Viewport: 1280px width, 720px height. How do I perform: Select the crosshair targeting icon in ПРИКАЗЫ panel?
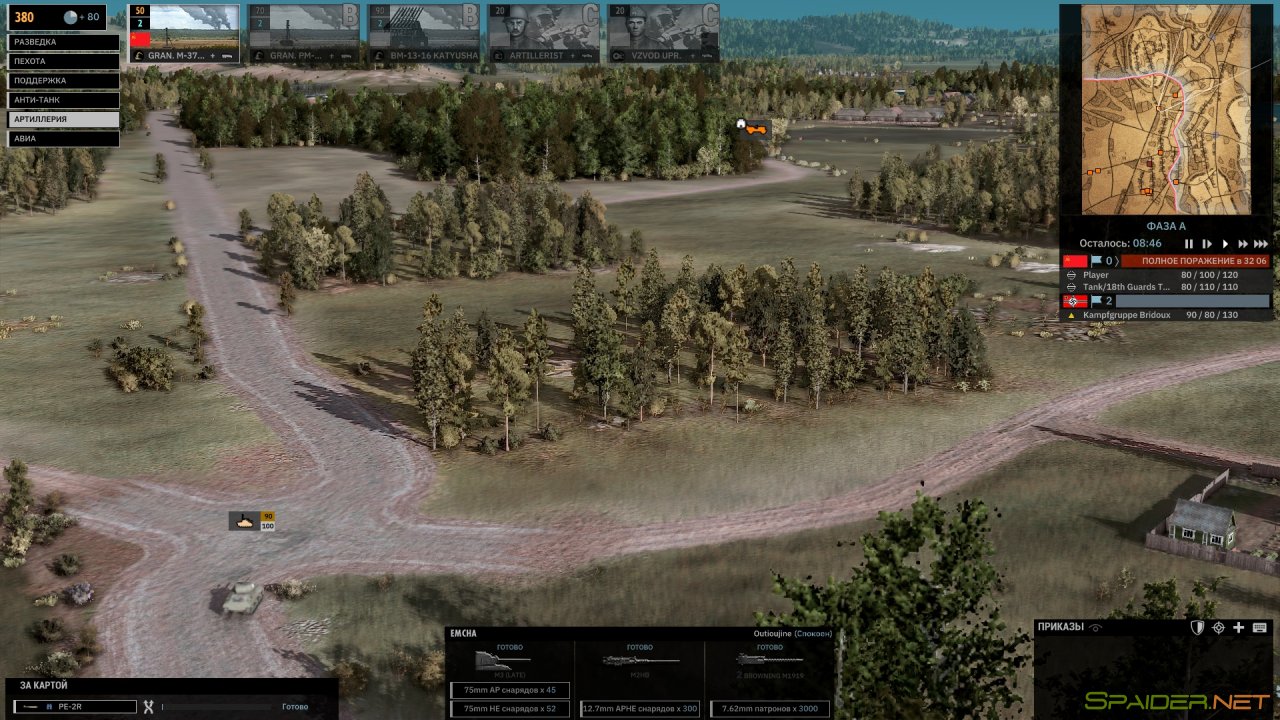pyautogui.click(x=1218, y=628)
